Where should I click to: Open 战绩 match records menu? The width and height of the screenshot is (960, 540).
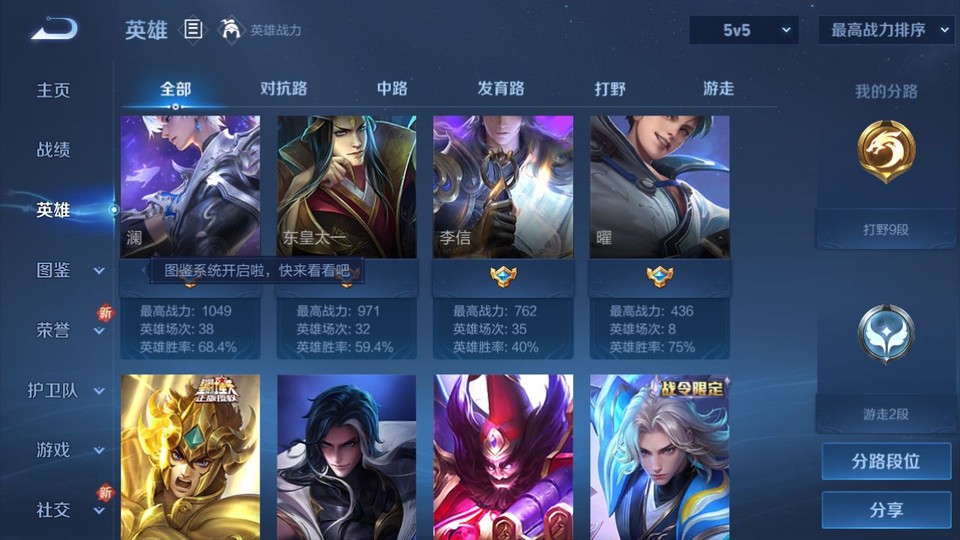pos(54,150)
